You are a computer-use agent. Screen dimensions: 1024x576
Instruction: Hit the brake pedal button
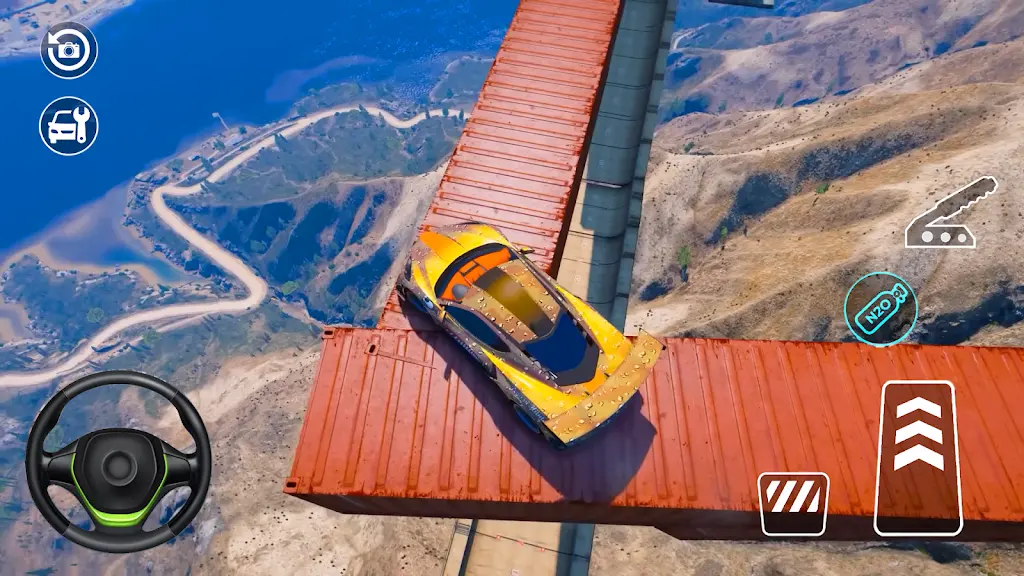pyautogui.click(x=793, y=503)
